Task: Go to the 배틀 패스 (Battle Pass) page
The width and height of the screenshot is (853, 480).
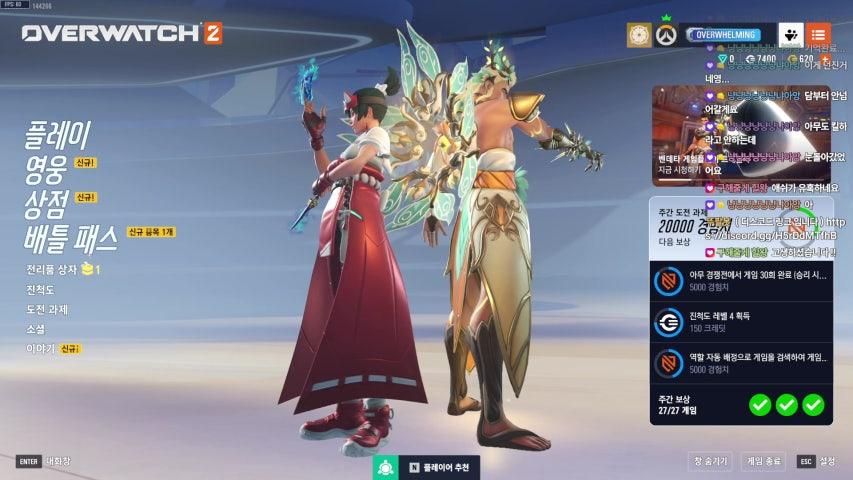Action: pos(73,238)
